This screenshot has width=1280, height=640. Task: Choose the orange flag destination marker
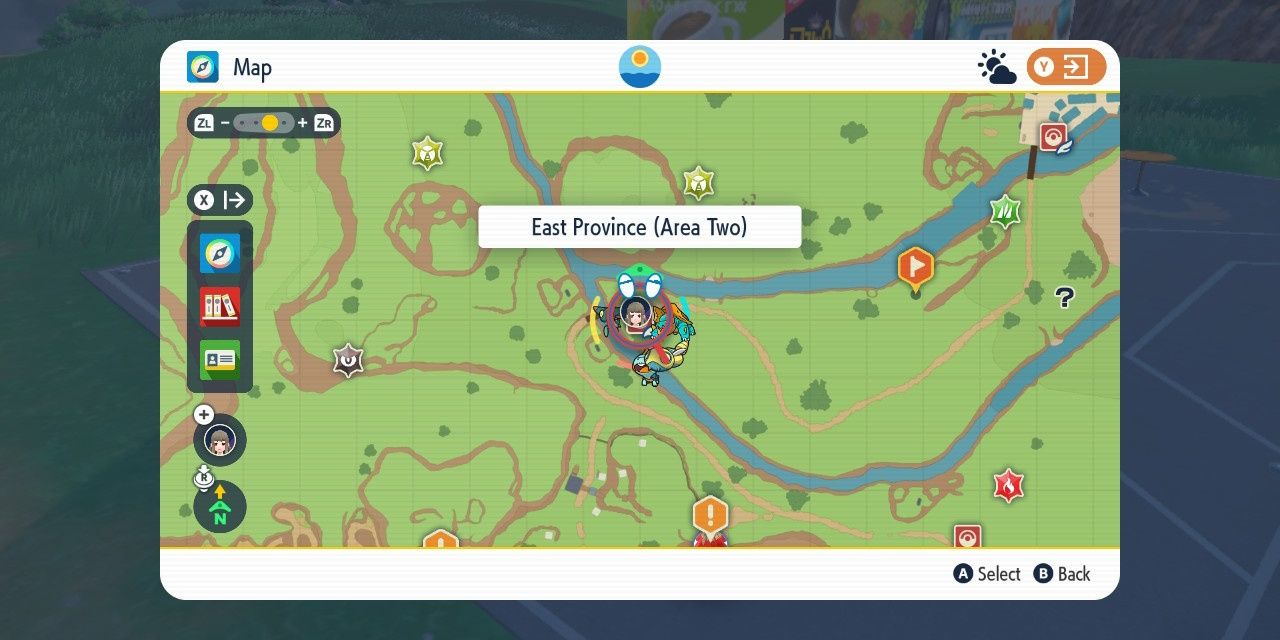click(915, 268)
